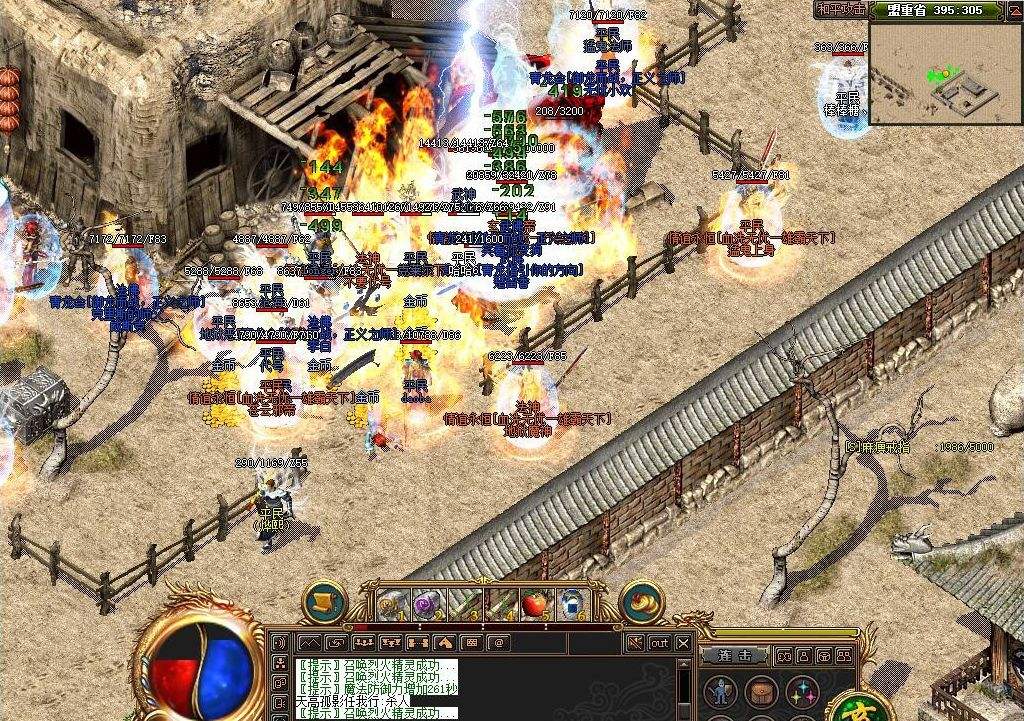Viewport: 1024px width, 721px height.
Task: Toggle the mute sound icon
Action: tap(634, 643)
